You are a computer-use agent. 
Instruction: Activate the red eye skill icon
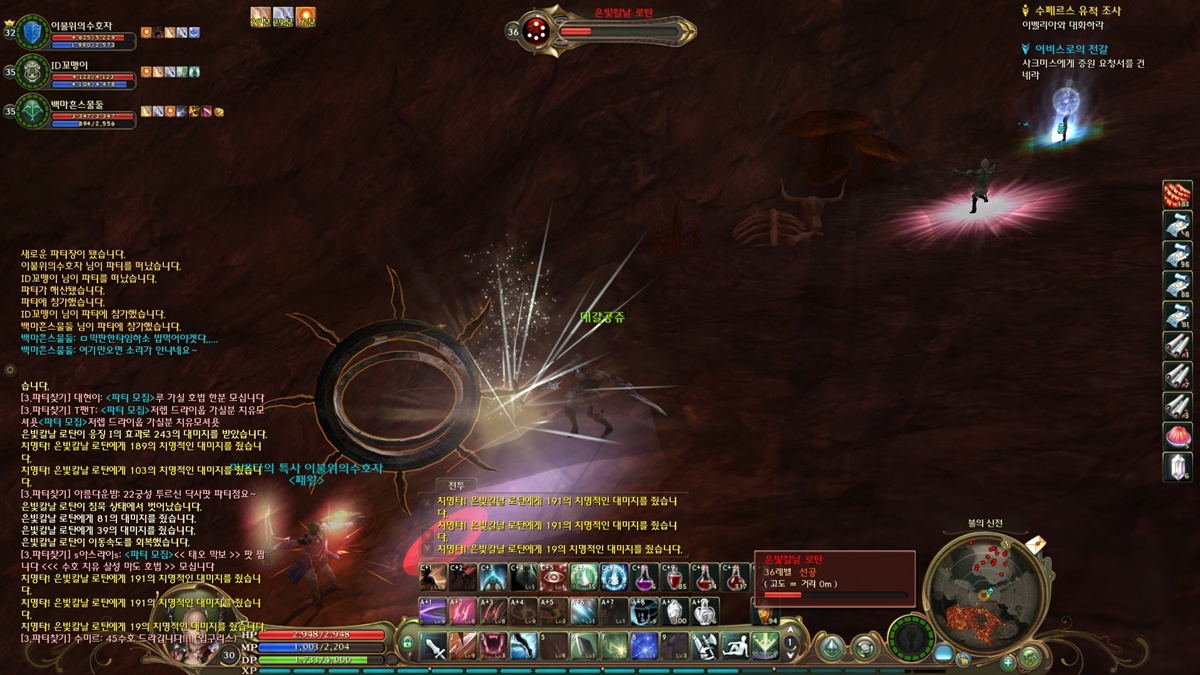(553, 578)
